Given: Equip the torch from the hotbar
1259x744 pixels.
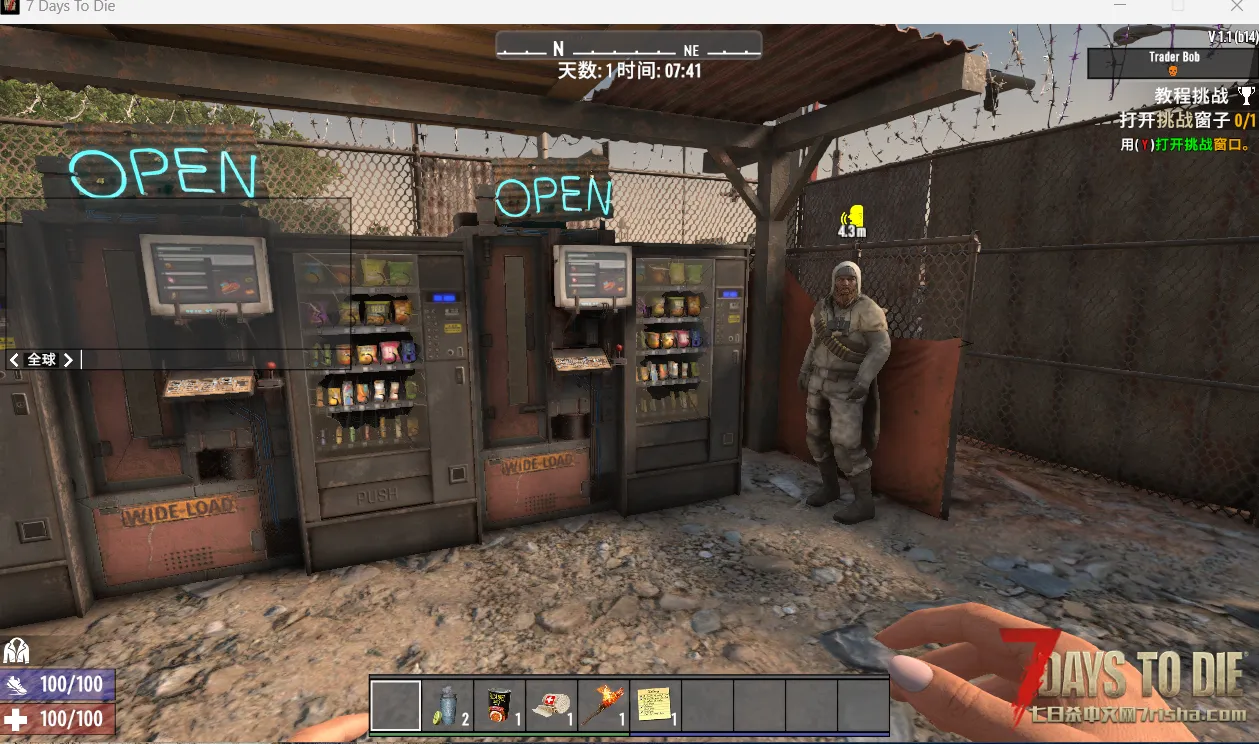Looking at the screenshot, I should pyautogui.click(x=603, y=706).
